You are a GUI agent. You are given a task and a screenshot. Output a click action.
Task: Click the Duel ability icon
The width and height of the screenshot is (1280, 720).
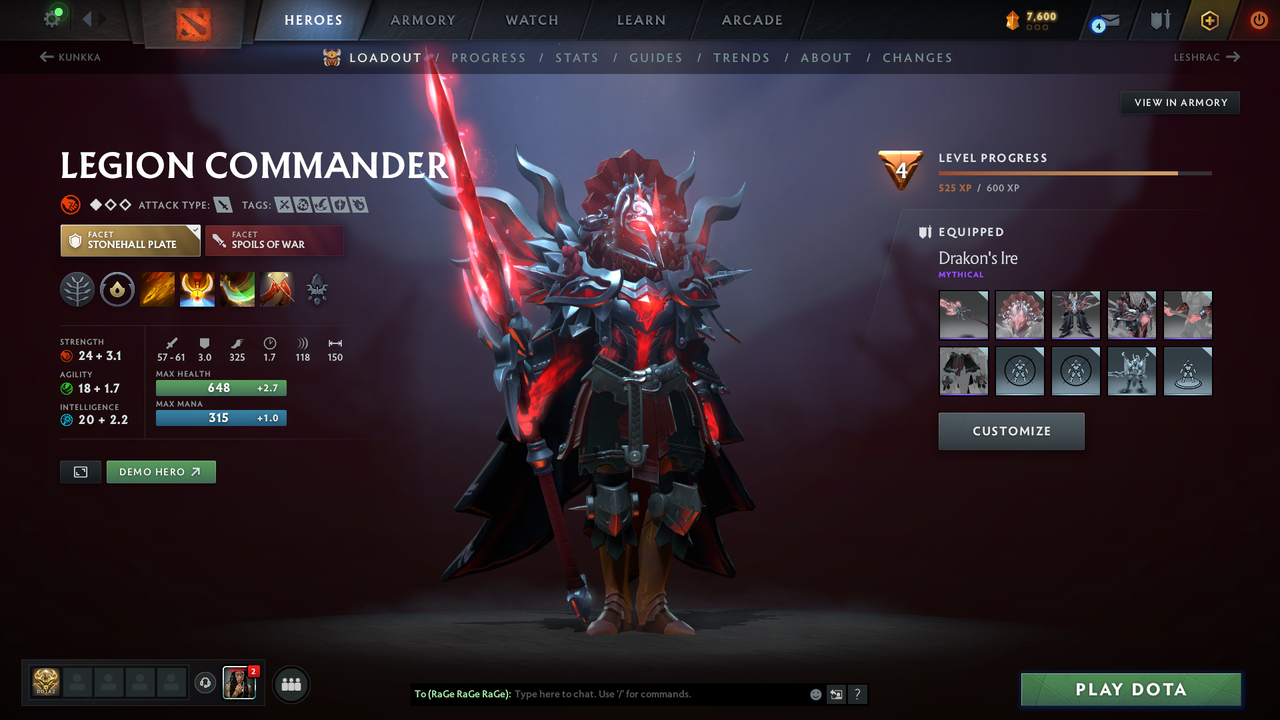277,290
